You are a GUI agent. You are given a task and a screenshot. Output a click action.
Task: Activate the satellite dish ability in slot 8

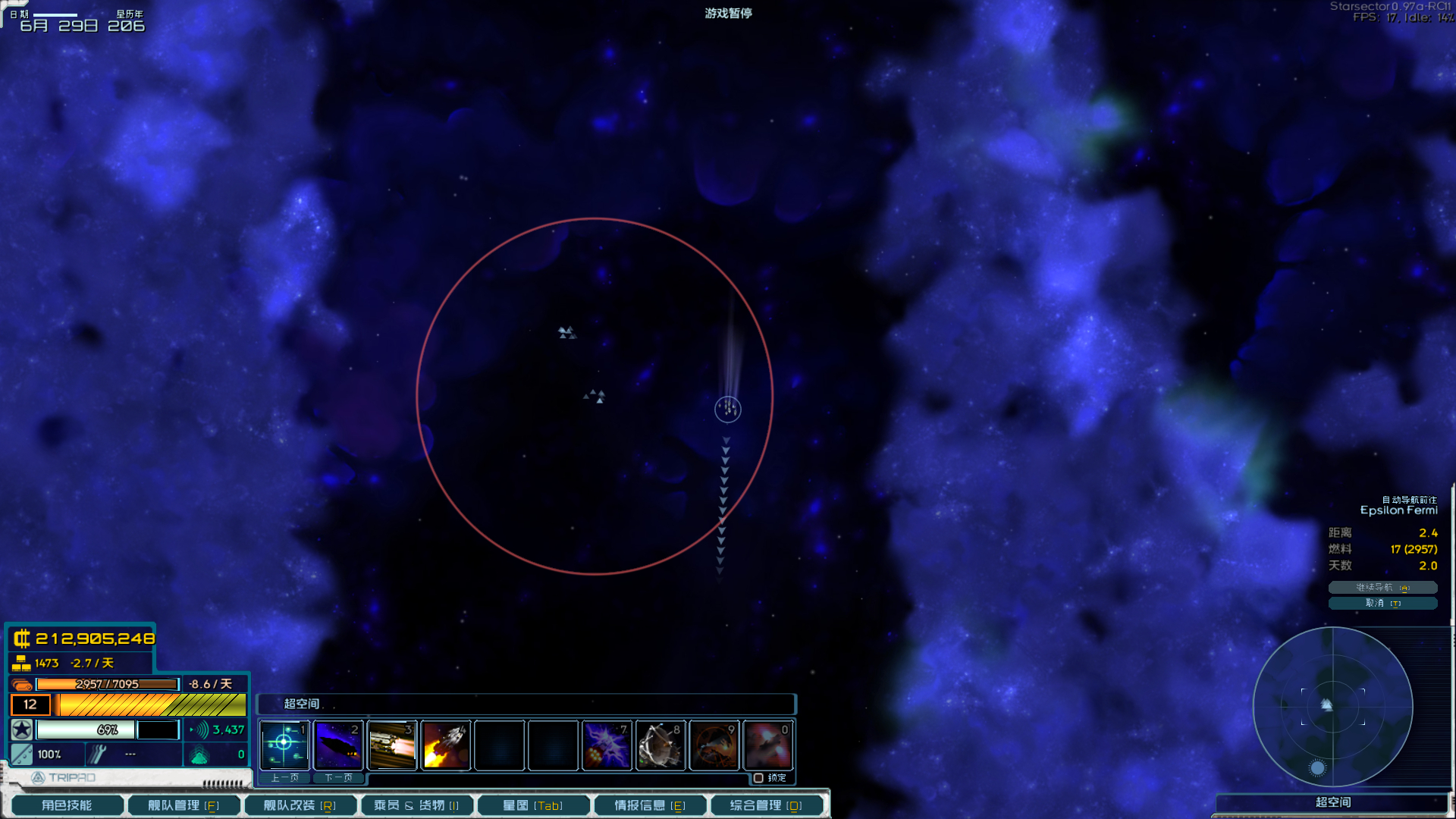[x=661, y=745]
